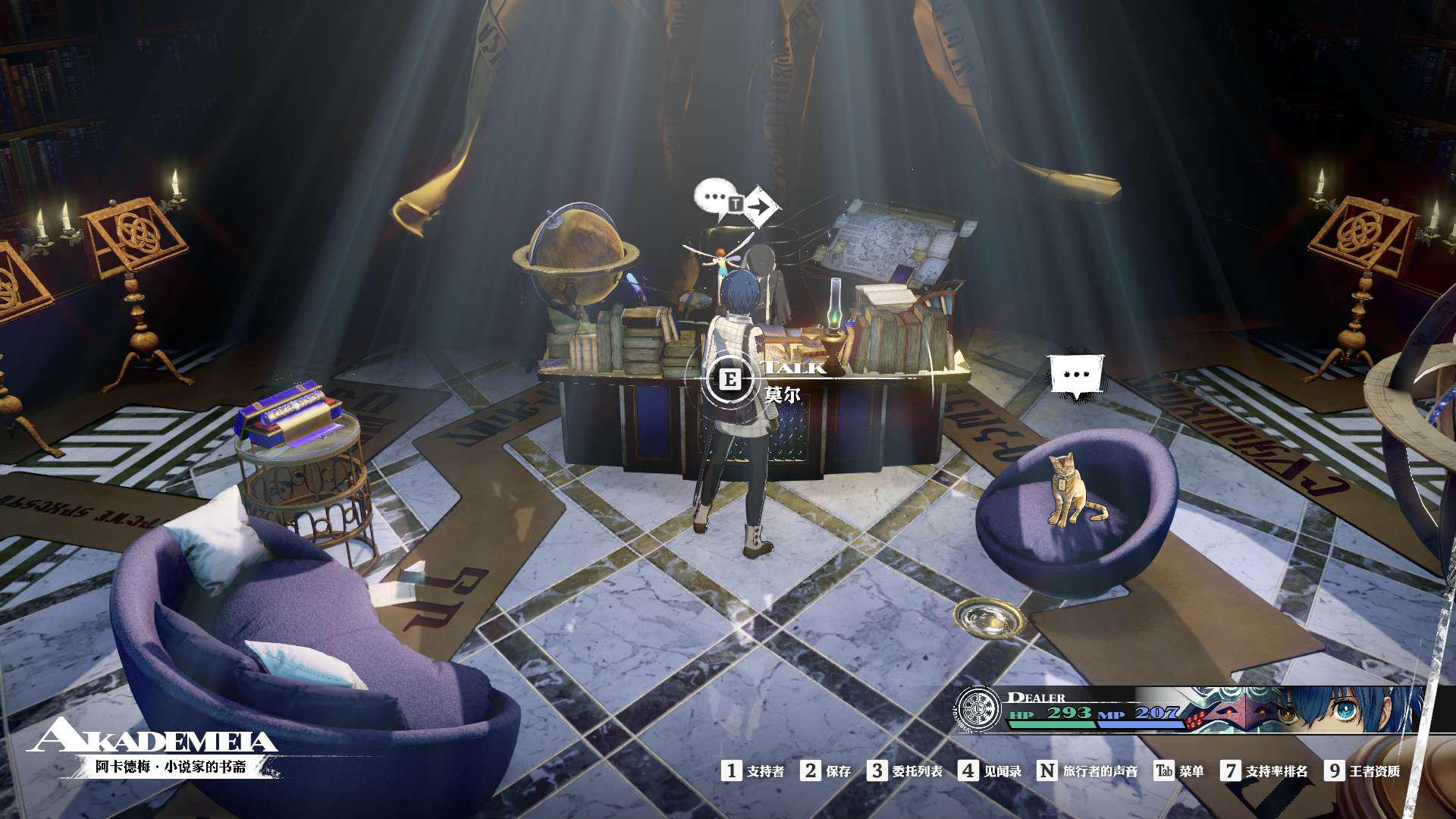Viewport: 1456px width, 819px height.
Task: Open the 王者资质 royal virtues screen
Action: click(1363, 771)
